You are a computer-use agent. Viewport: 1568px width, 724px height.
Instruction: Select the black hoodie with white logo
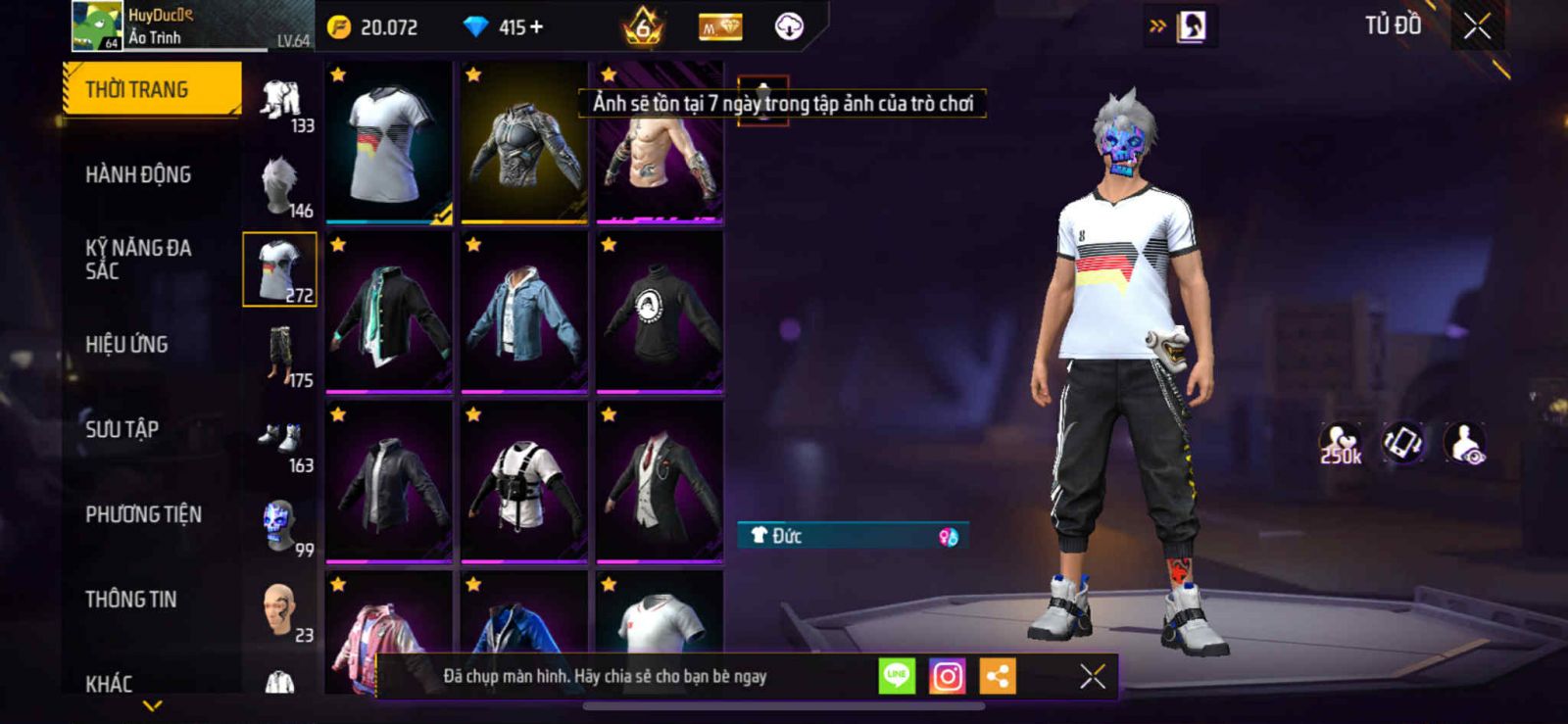(x=660, y=312)
